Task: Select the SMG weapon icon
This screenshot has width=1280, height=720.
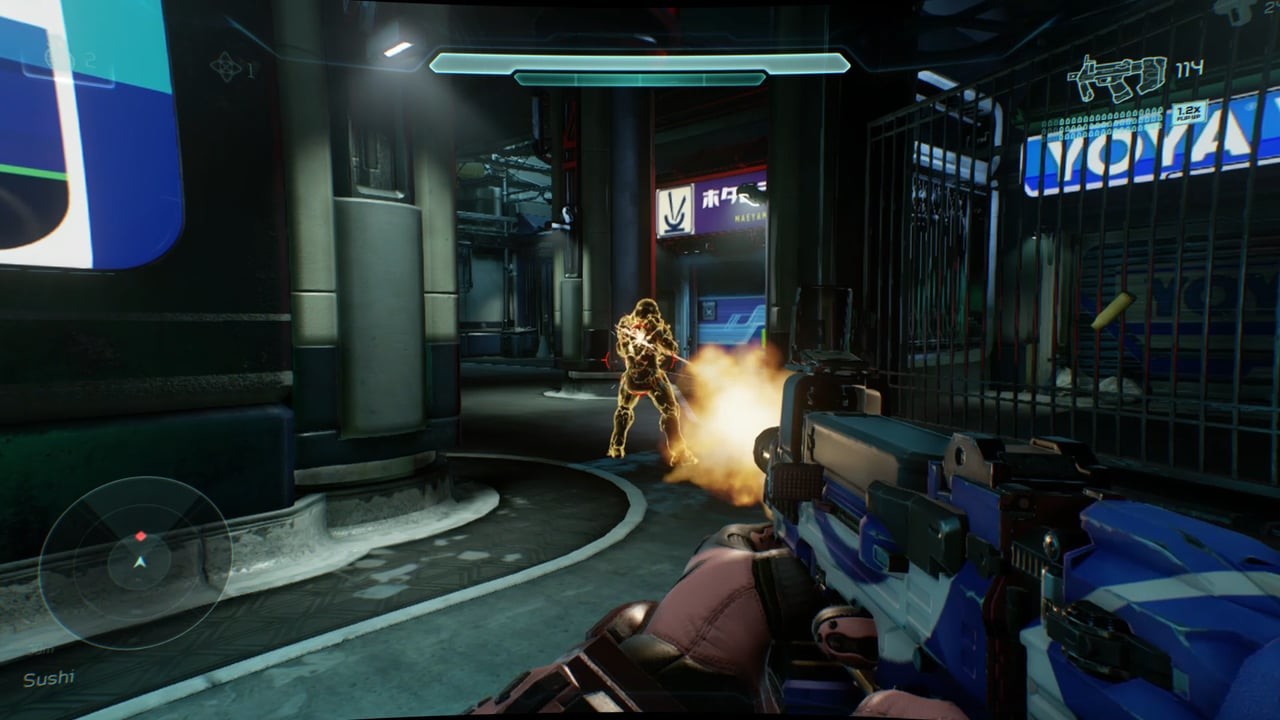Action: [1116, 78]
